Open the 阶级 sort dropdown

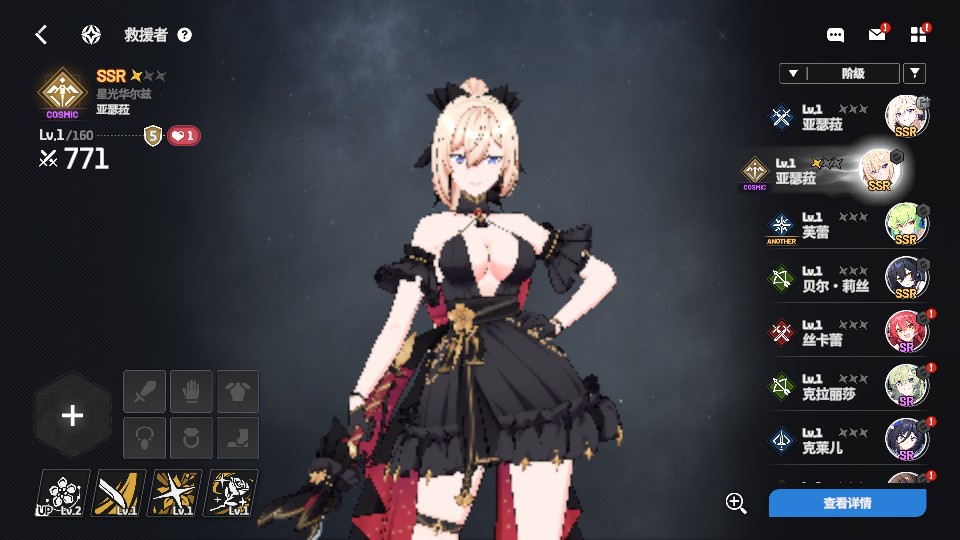coord(838,73)
